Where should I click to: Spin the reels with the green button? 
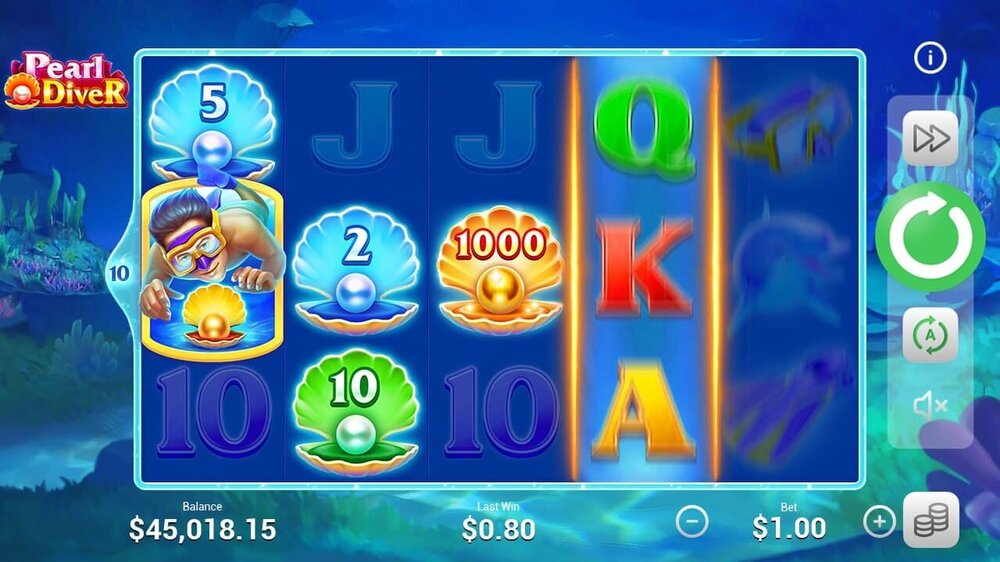point(929,238)
